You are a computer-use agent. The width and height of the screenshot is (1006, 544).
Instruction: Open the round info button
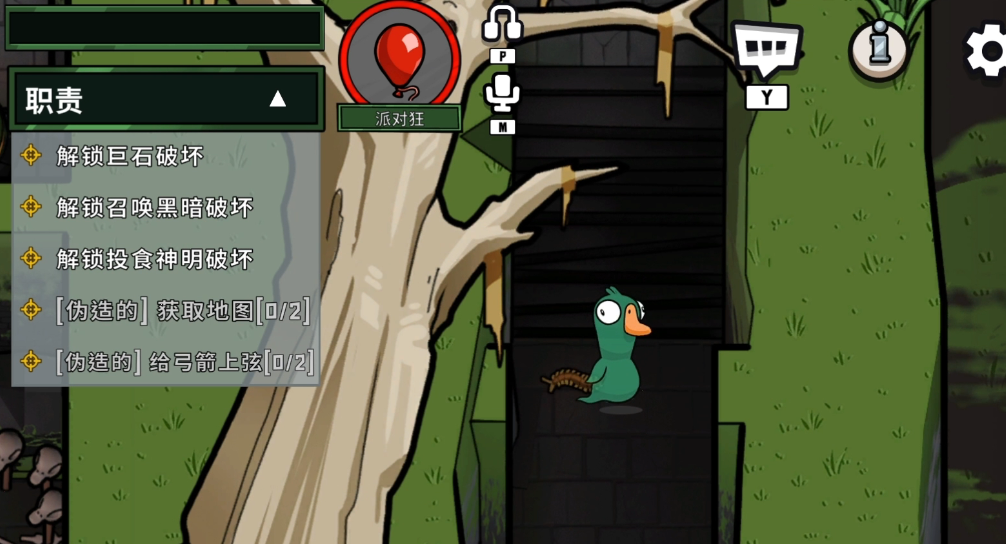(879, 47)
